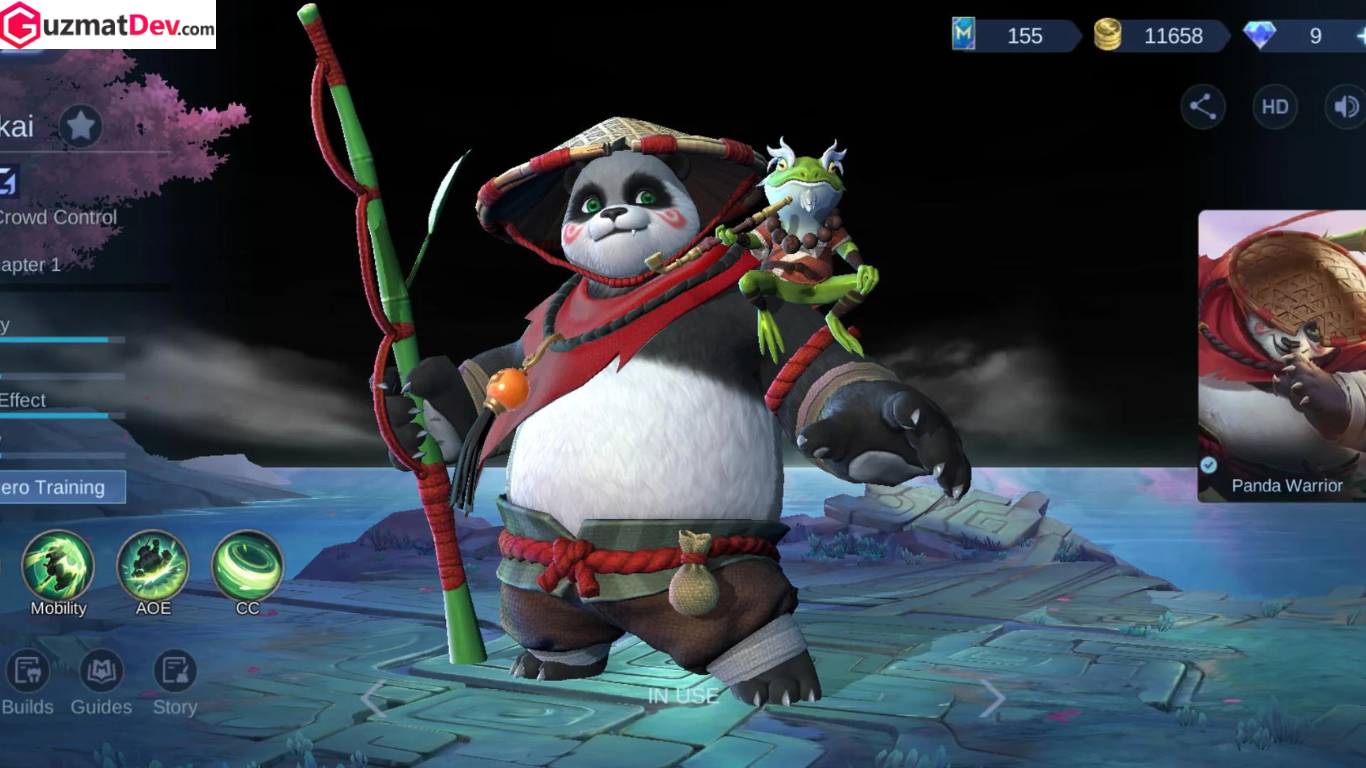
Task: View the Mobility skill icon
Action: point(58,566)
